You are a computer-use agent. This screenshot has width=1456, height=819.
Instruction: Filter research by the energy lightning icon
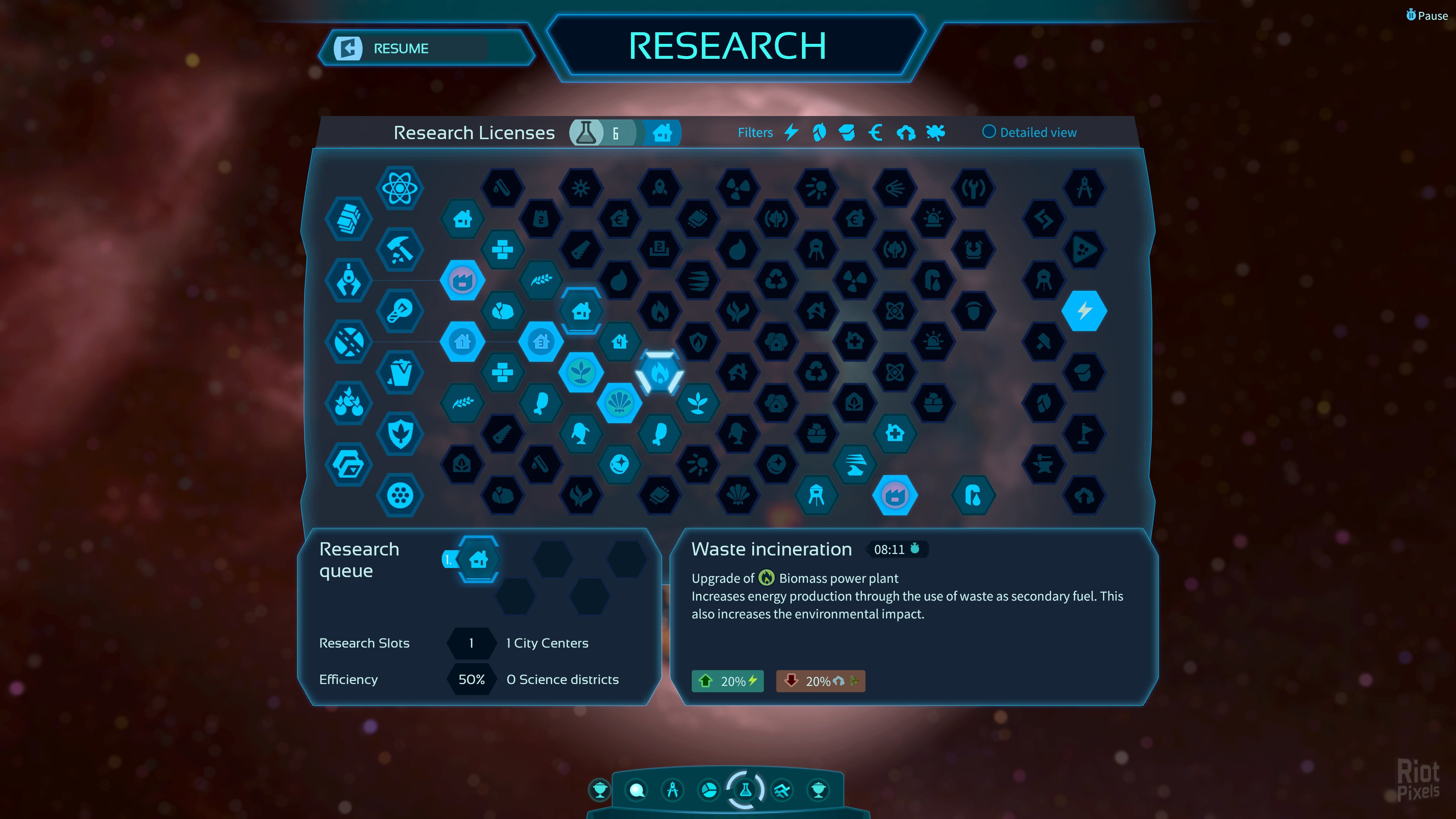(791, 132)
